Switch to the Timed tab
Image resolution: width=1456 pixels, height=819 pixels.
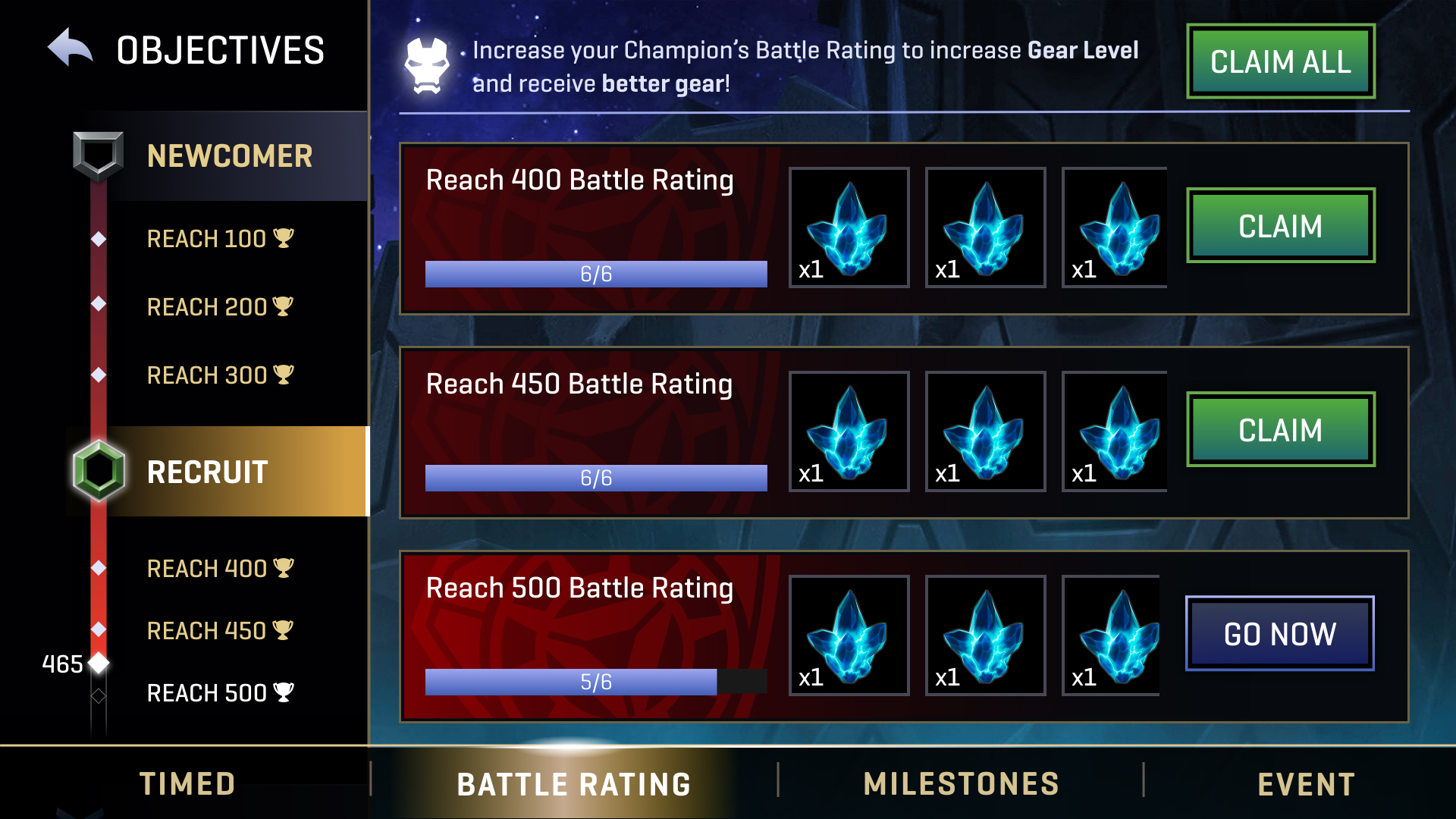tap(187, 784)
